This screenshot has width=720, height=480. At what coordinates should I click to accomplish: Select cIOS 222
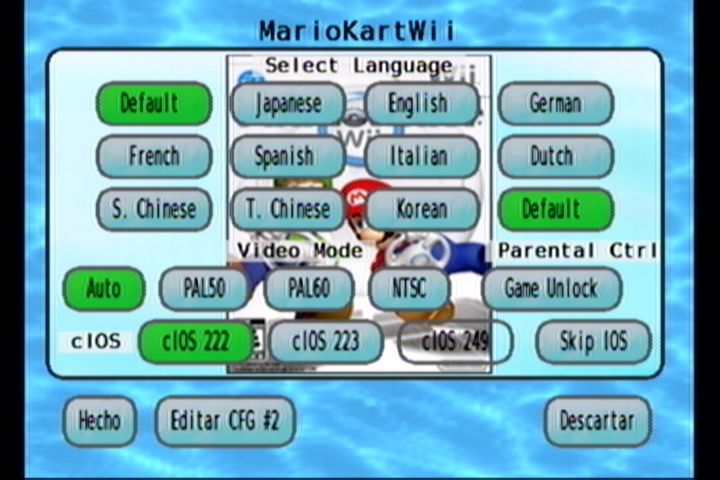click(197, 342)
